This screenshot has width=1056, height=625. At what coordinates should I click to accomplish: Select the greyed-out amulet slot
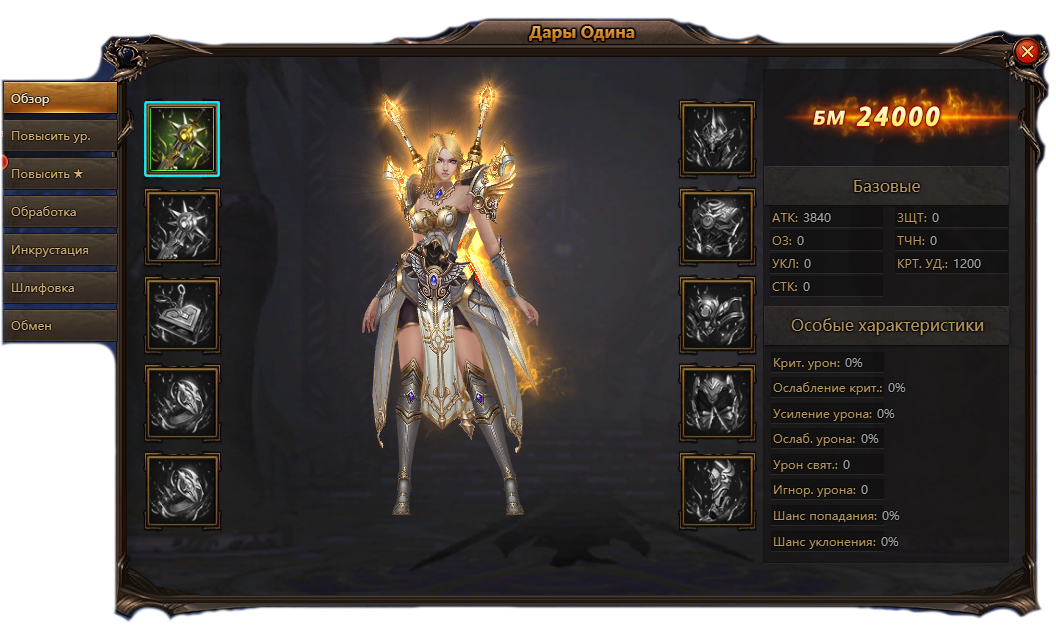(182, 315)
